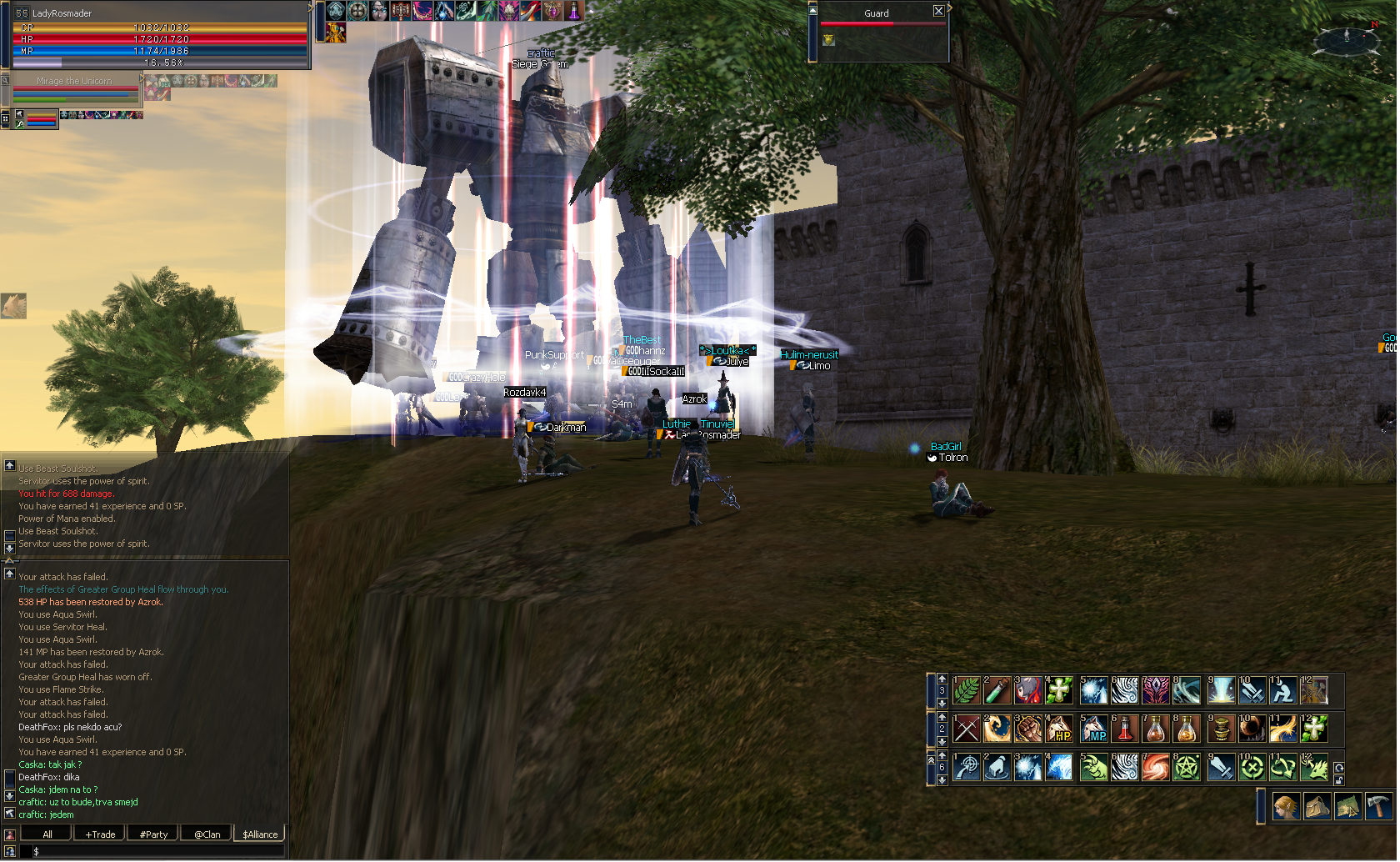
Task: Click the chat message input field
Action: pos(158,851)
